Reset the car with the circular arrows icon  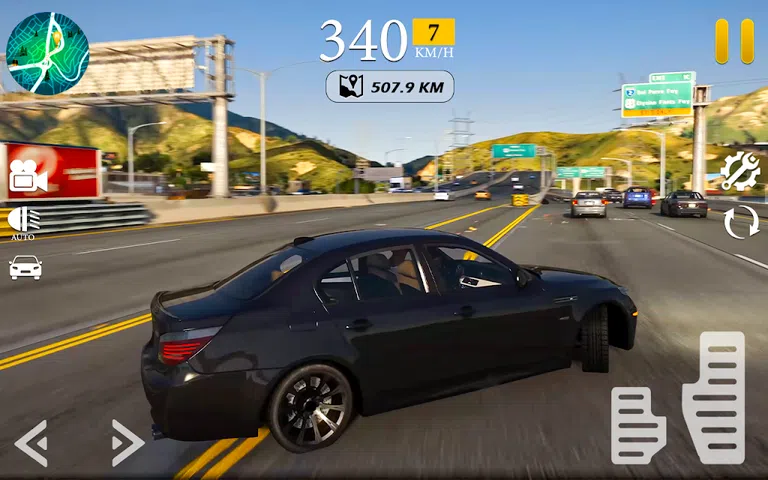[x=741, y=222]
